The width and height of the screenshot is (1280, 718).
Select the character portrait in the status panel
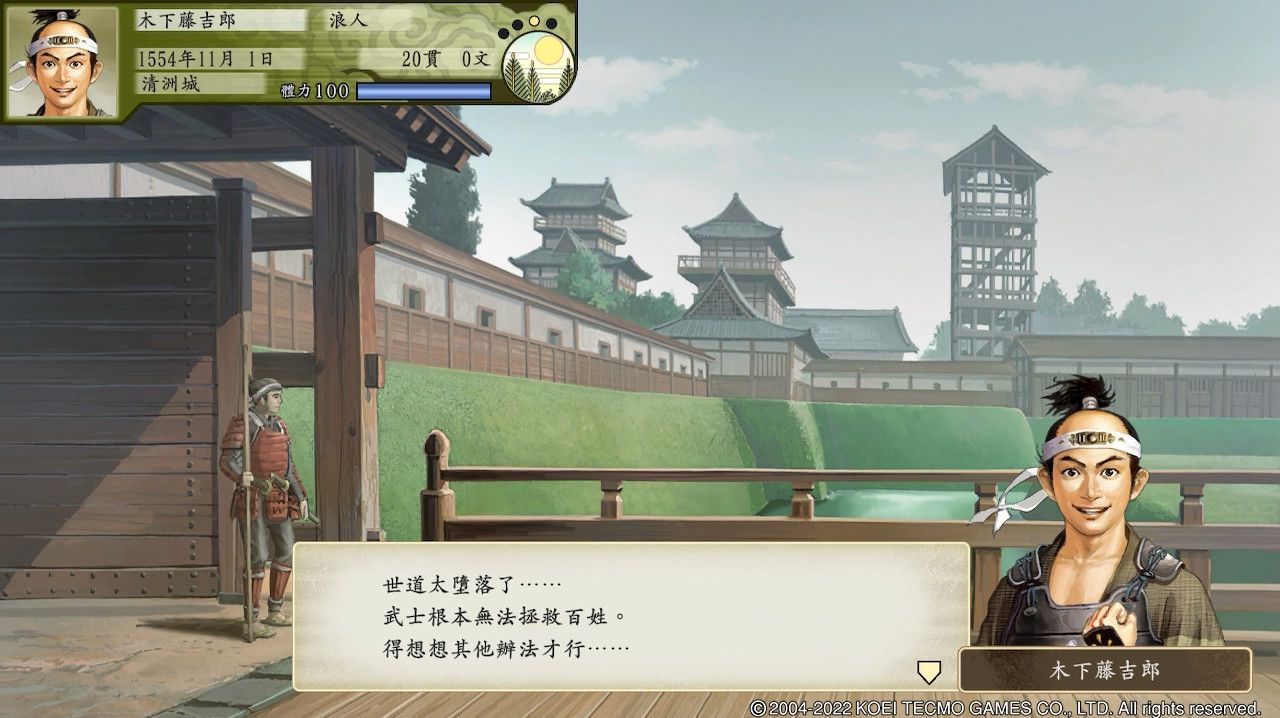62,61
